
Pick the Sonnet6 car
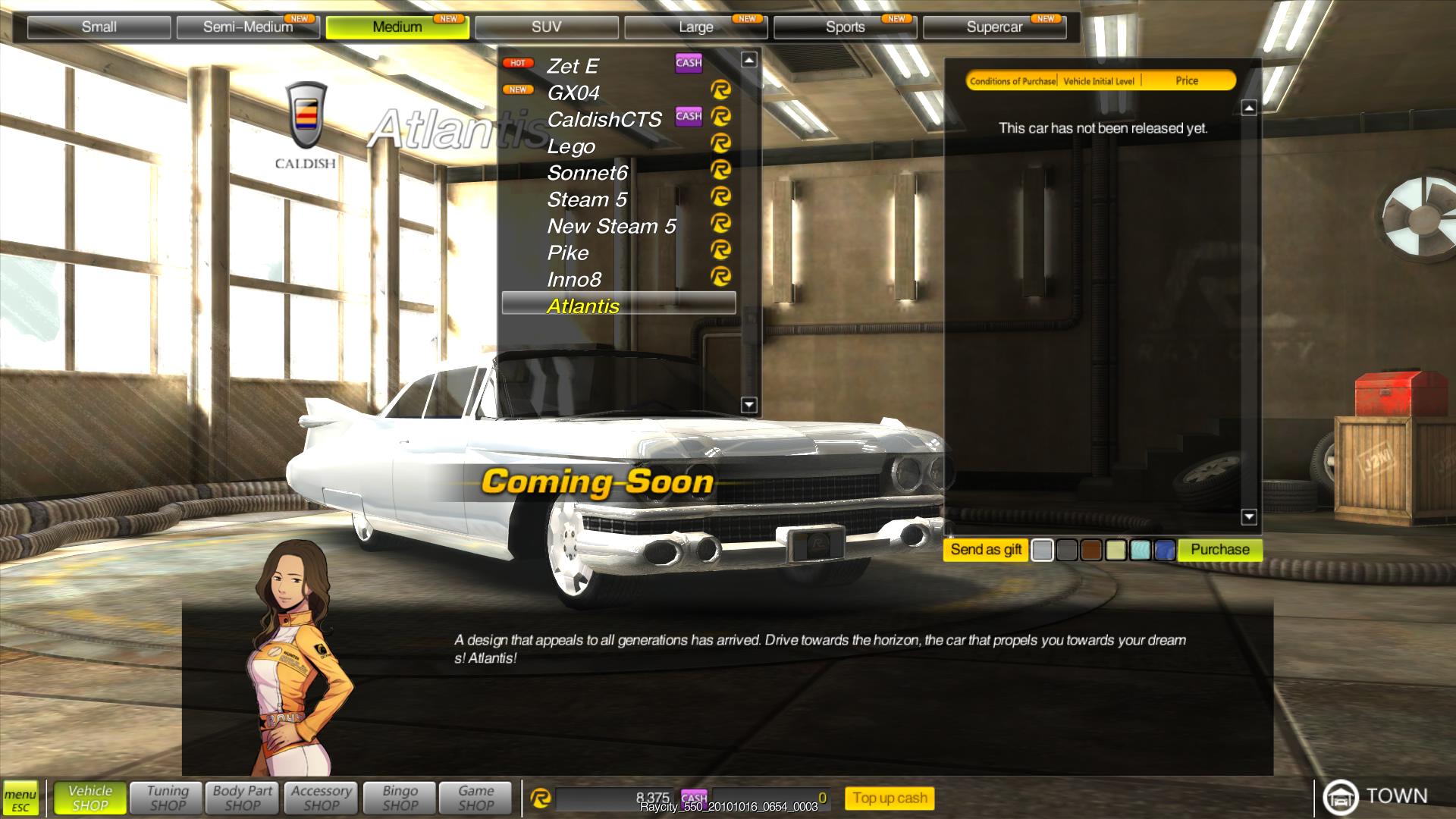tap(588, 173)
